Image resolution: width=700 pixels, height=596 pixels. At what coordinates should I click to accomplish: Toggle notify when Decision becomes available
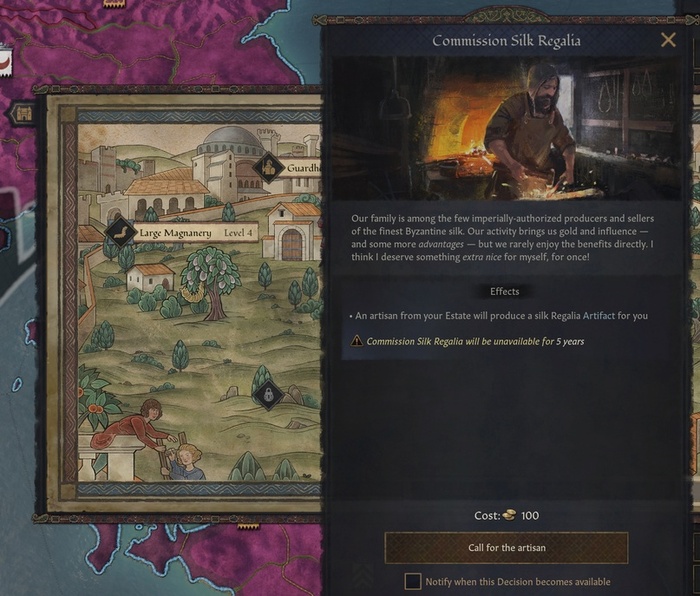tap(412, 581)
